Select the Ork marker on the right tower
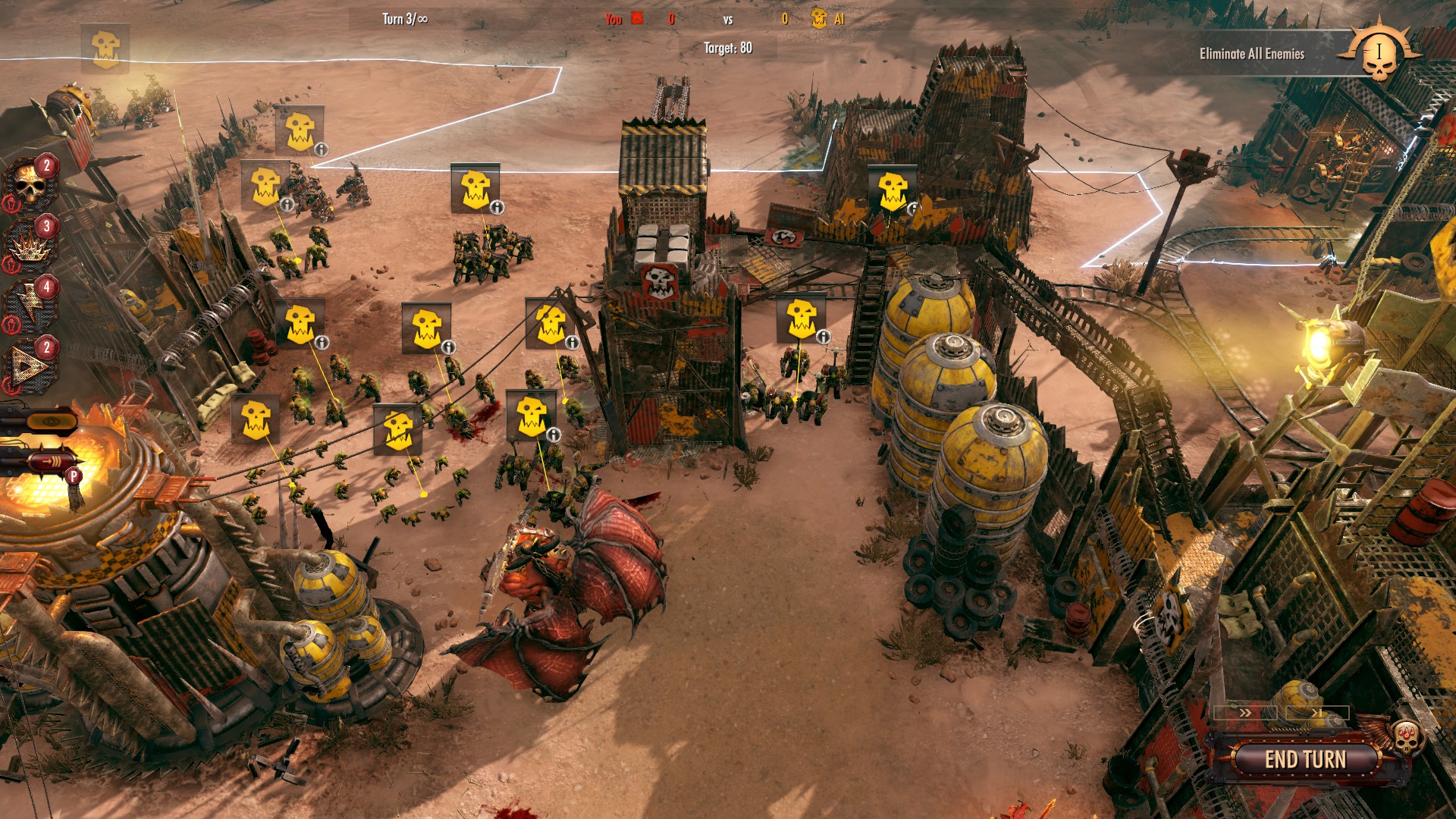The width and height of the screenshot is (1456, 819). point(892,189)
